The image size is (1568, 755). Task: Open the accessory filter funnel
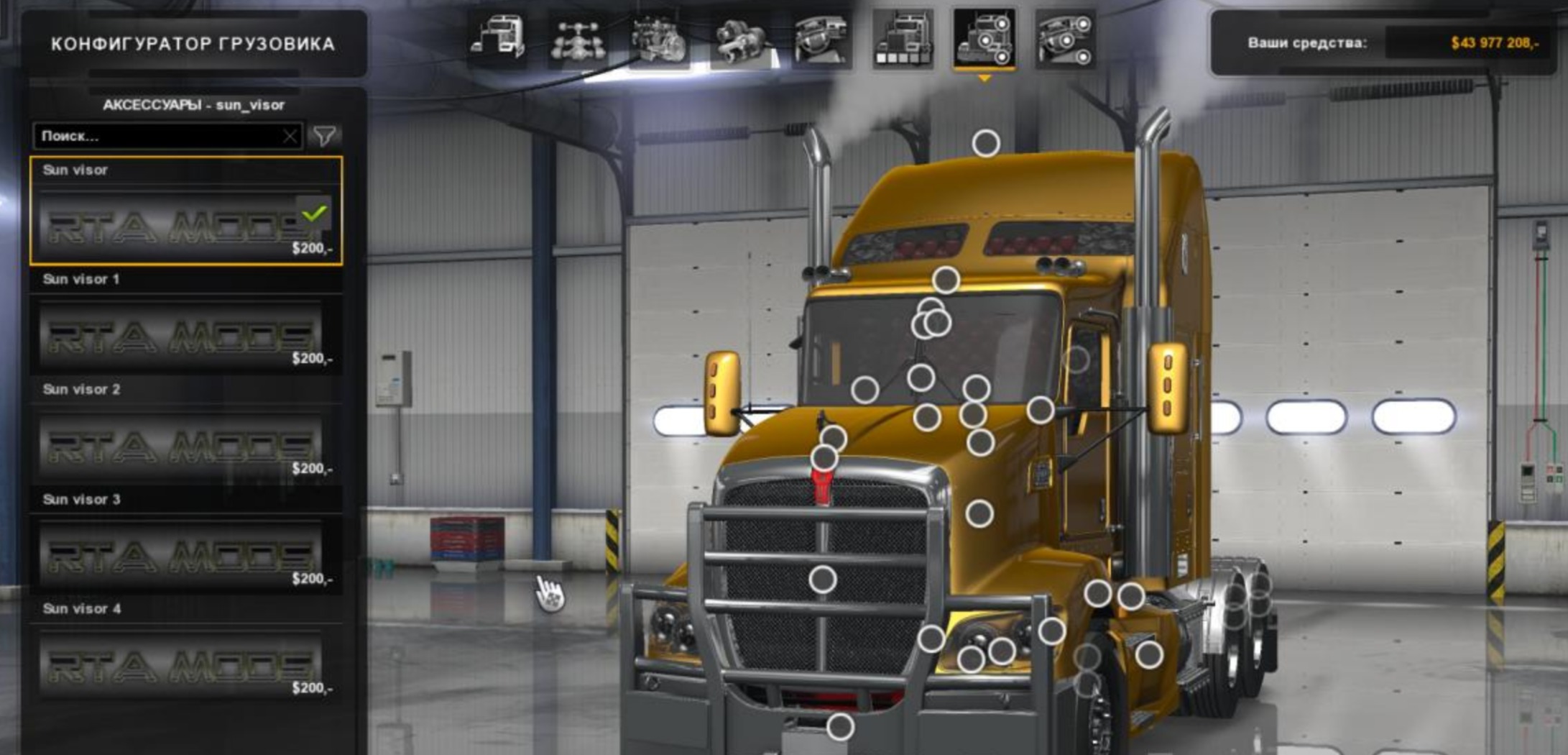[x=324, y=135]
